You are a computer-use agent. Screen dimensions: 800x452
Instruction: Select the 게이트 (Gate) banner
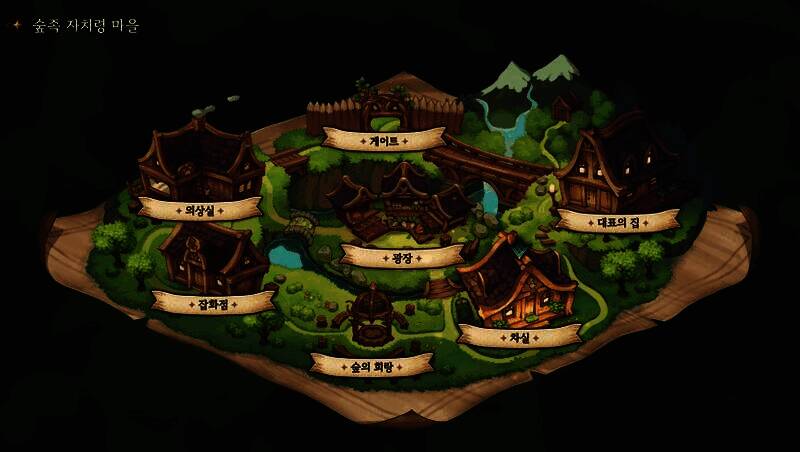coord(384,141)
